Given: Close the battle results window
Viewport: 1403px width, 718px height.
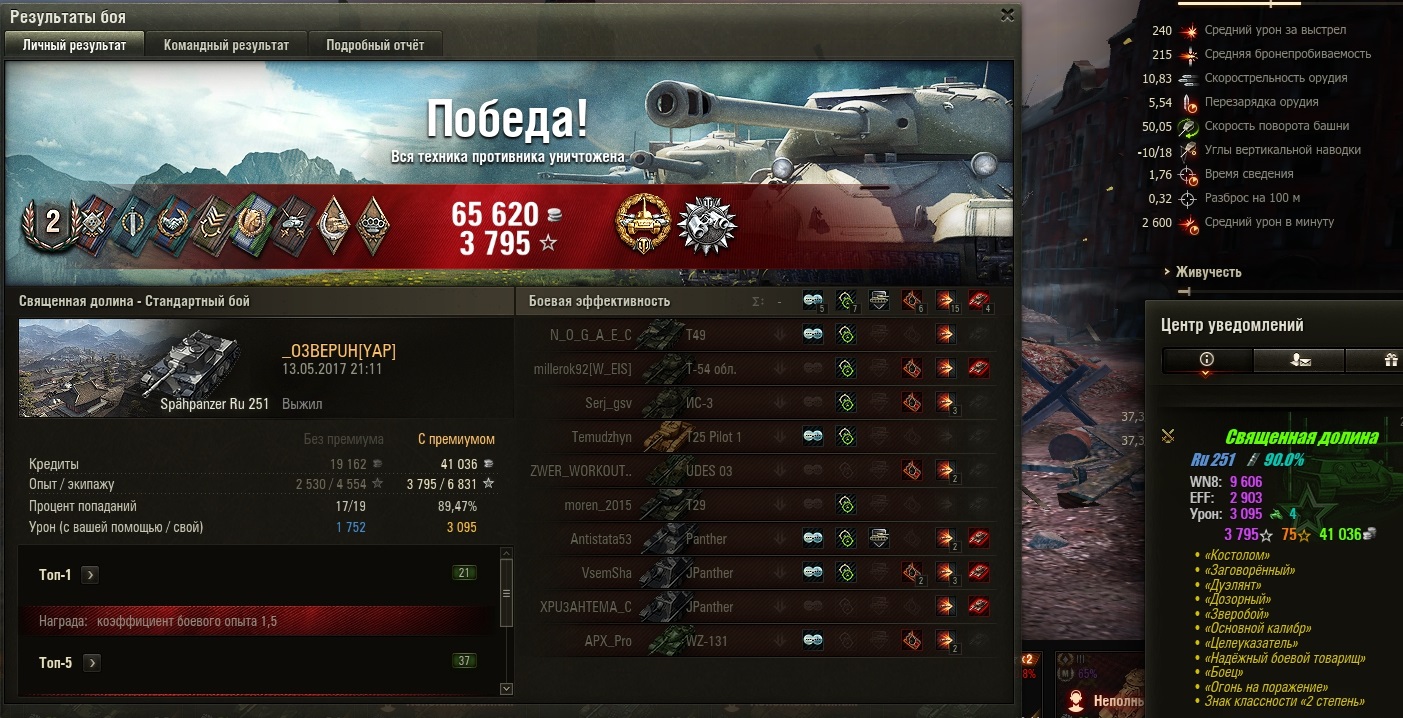Looking at the screenshot, I should (1007, 15).
